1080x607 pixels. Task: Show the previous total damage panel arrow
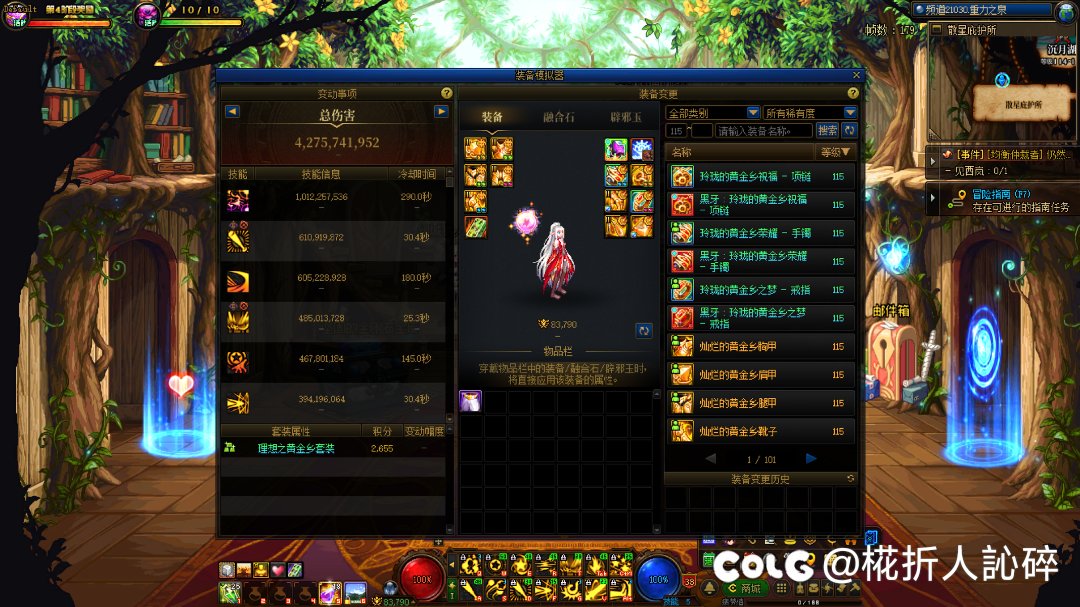coord(232,111)
